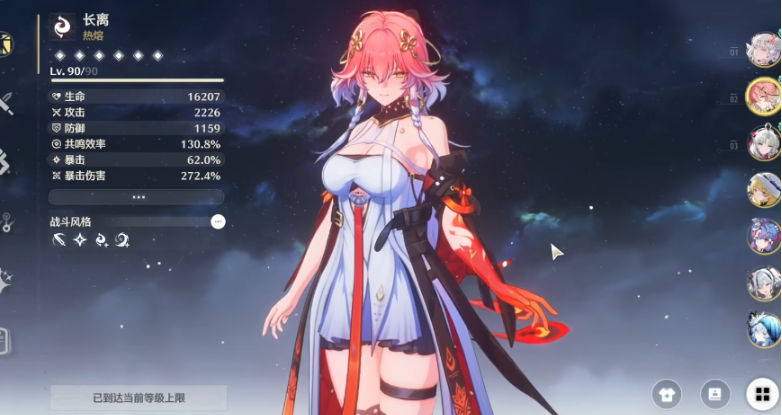This screenshot has width=782, height=415.
Task: Open the weapon tab with the sword icon
Action: (6, 102)
